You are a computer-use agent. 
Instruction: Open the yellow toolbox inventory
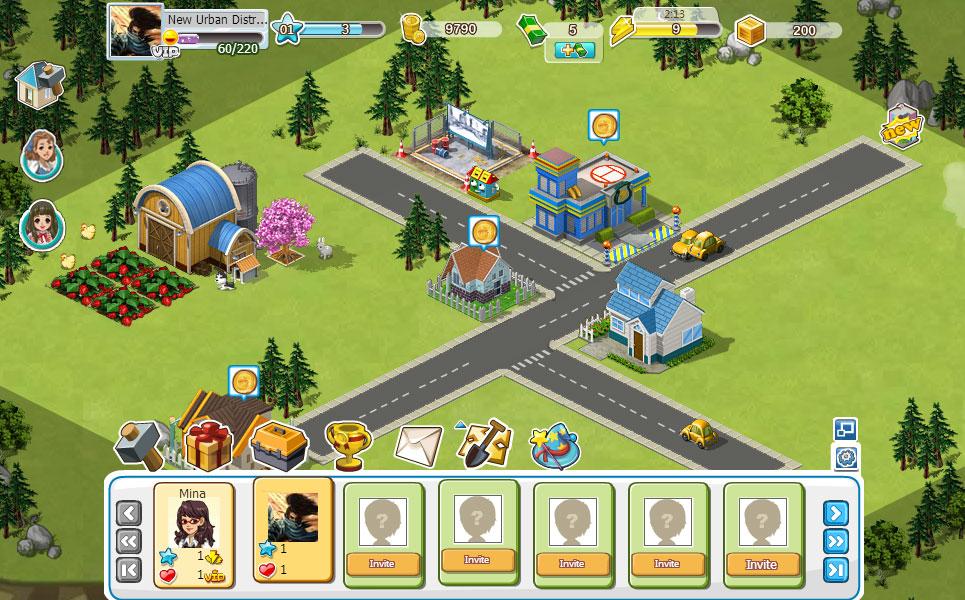pos(278,444)
